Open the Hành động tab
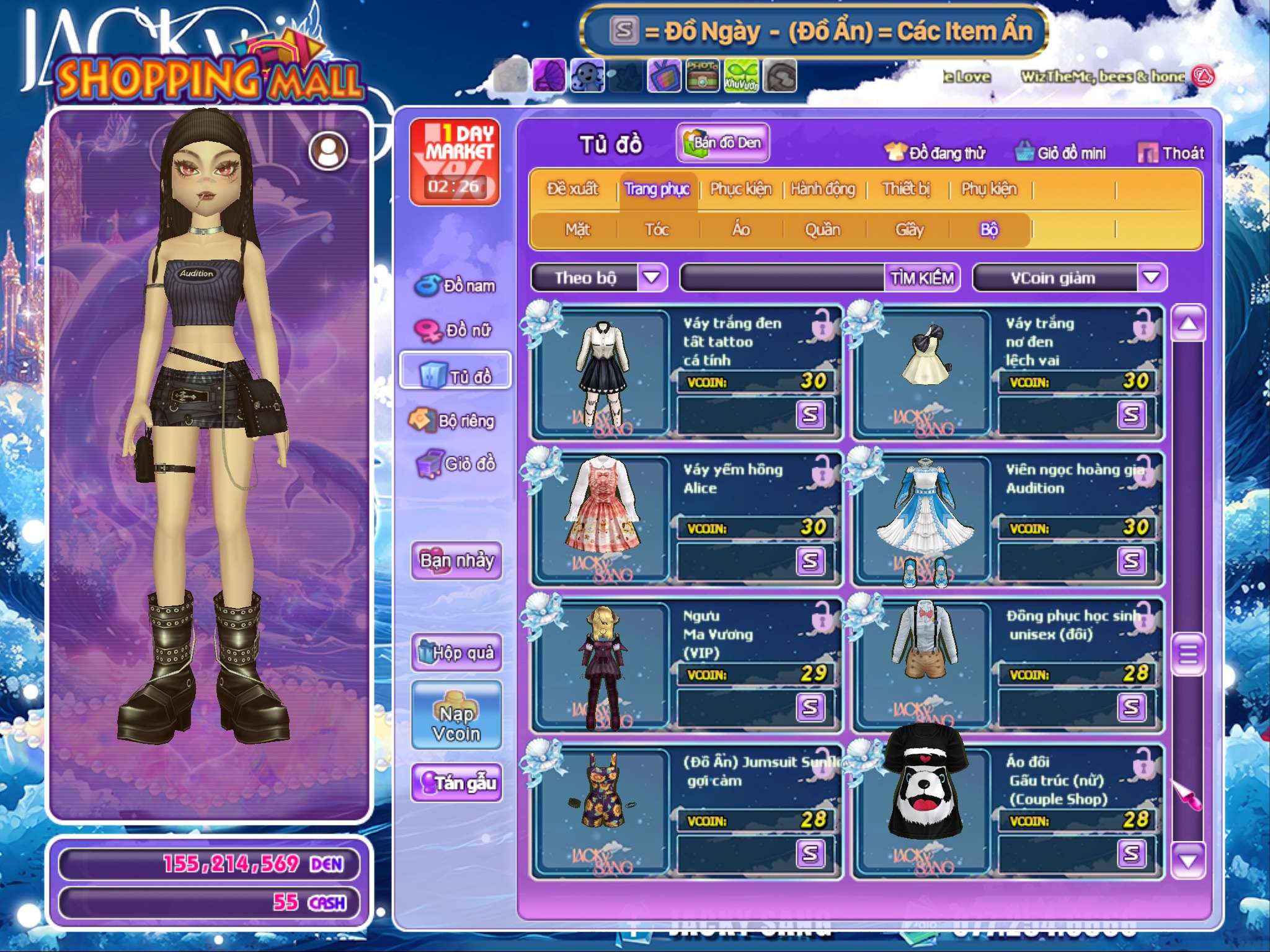Image resolution: width=1270 pixels, height=952 pixels. tap(823, 189)
